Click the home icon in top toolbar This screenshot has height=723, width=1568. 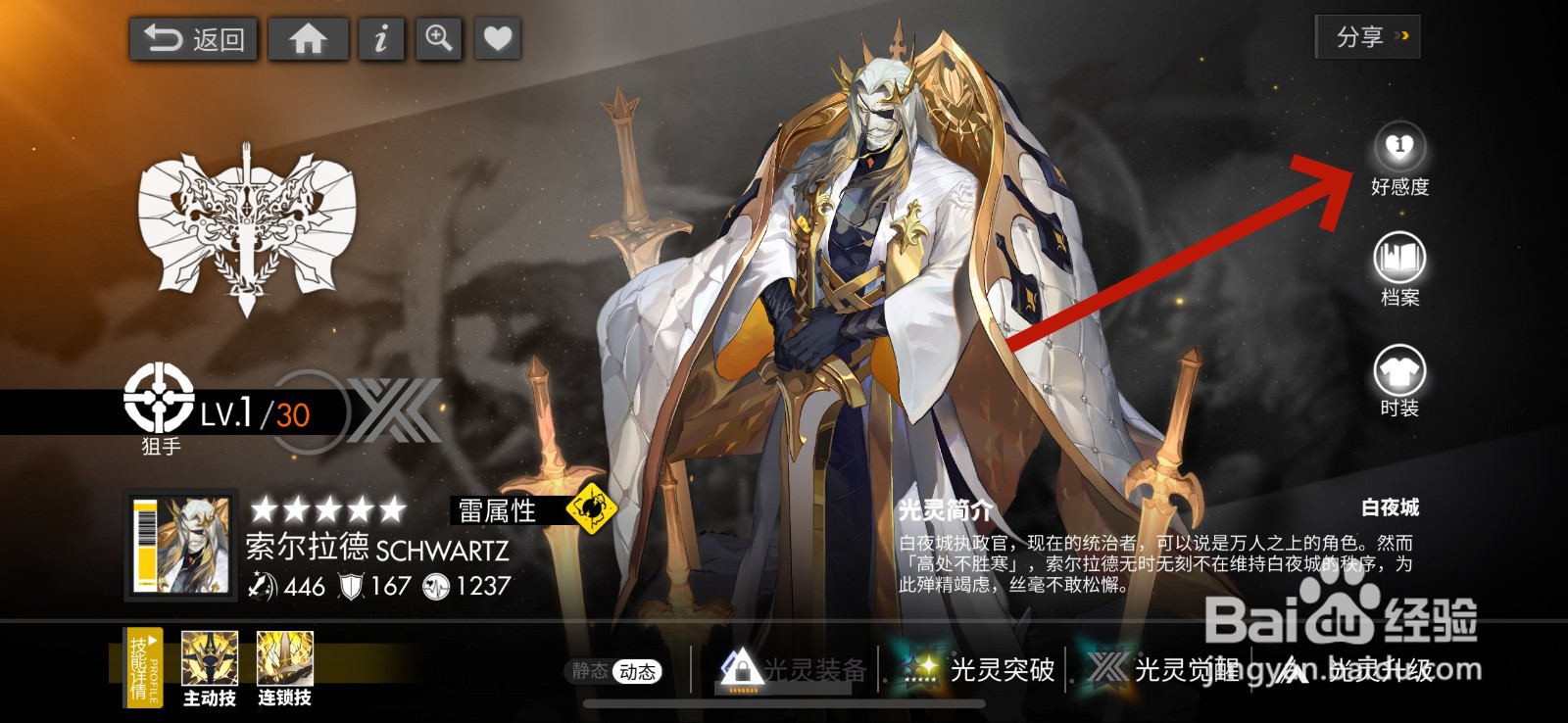(309, 40)
